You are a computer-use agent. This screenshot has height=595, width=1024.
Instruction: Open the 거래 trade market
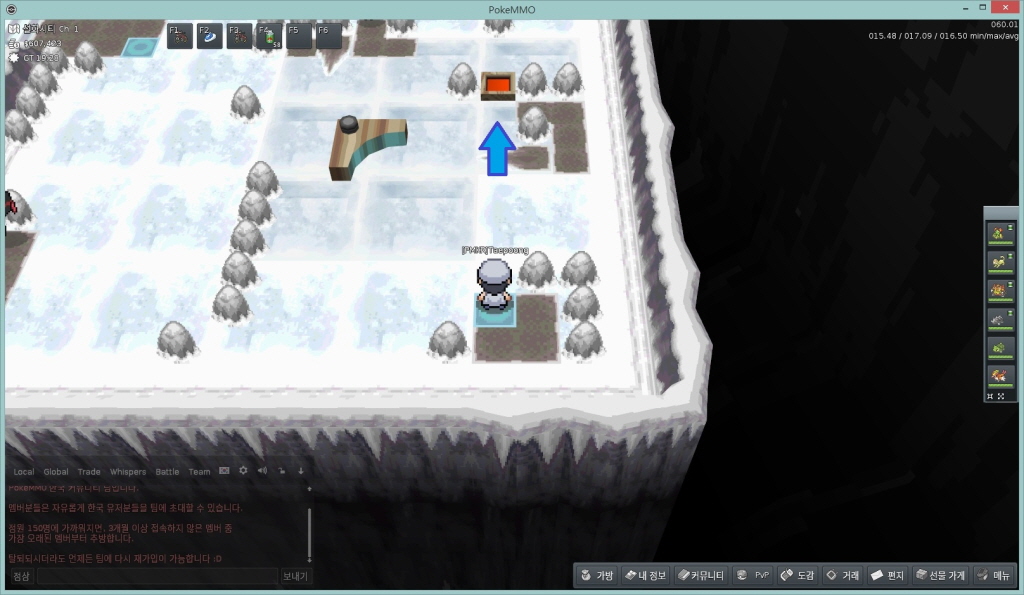click(x=842, y=575)
